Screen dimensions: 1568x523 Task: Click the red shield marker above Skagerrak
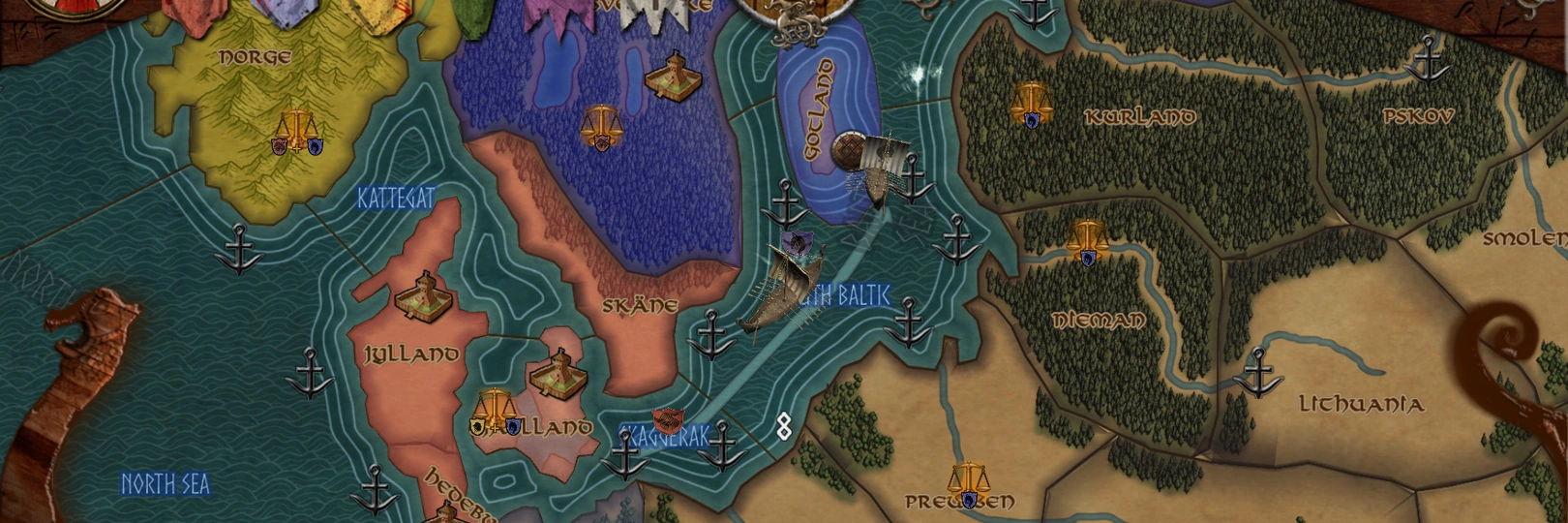(664, 421)
